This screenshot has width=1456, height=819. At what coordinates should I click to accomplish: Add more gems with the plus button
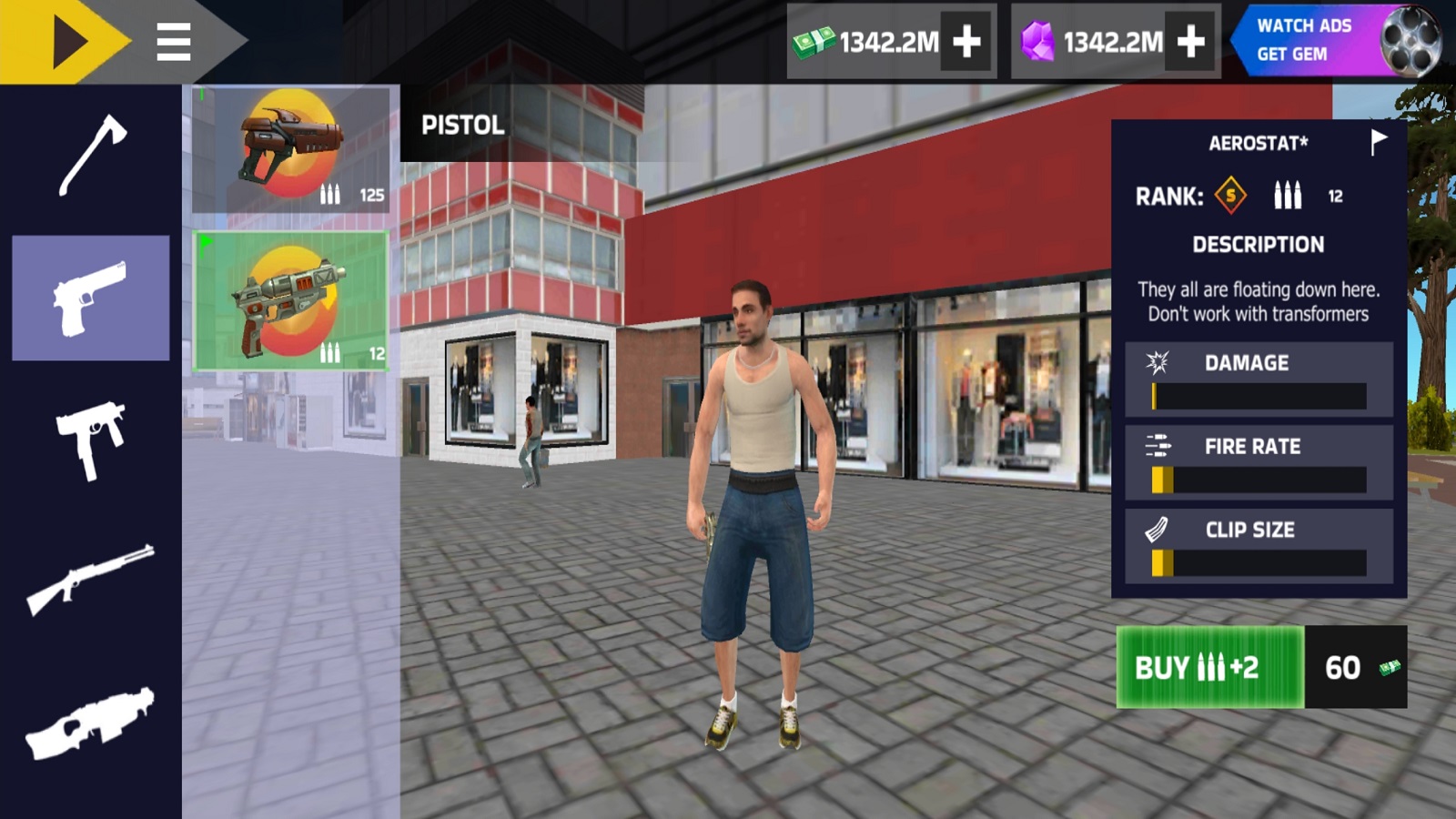click(1190, 42)
